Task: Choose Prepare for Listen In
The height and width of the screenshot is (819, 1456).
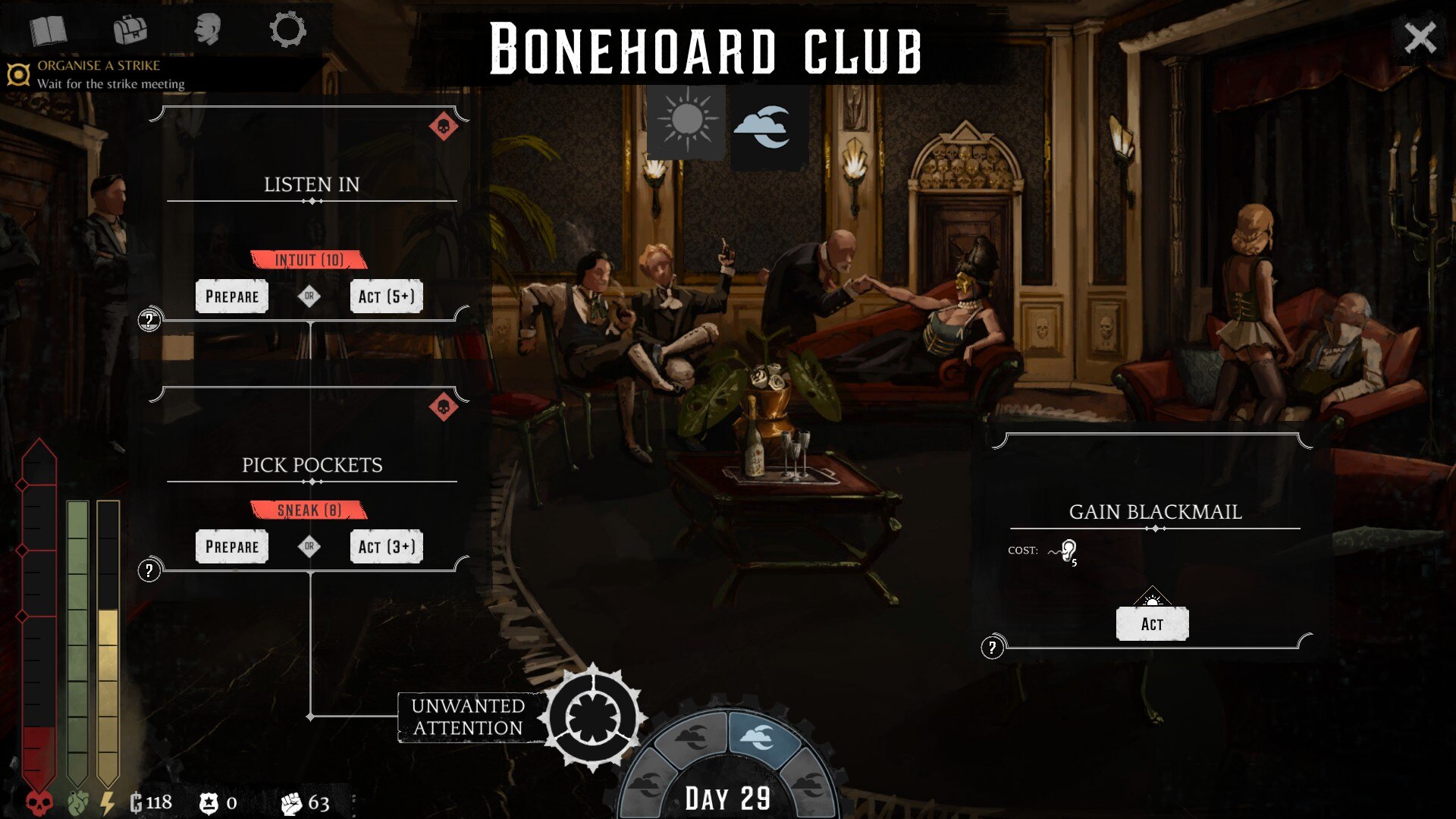Action: pos(232,297)
